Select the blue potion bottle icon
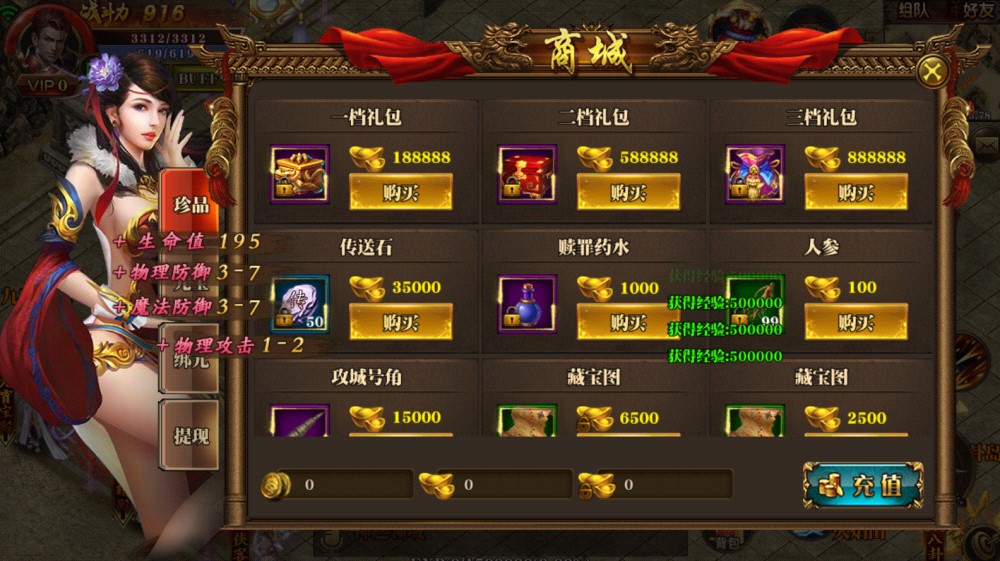Viewport: 1000px width, 561px height. click(527, 304)
